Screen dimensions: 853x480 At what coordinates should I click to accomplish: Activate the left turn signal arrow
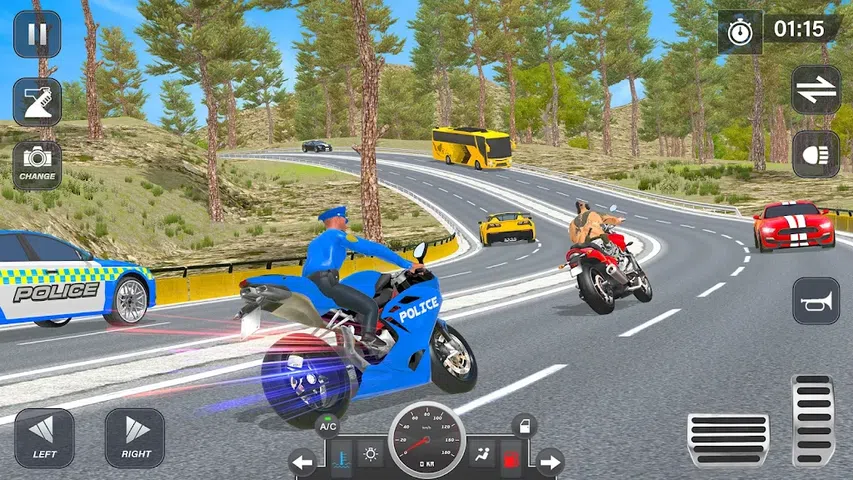(303, 462)
